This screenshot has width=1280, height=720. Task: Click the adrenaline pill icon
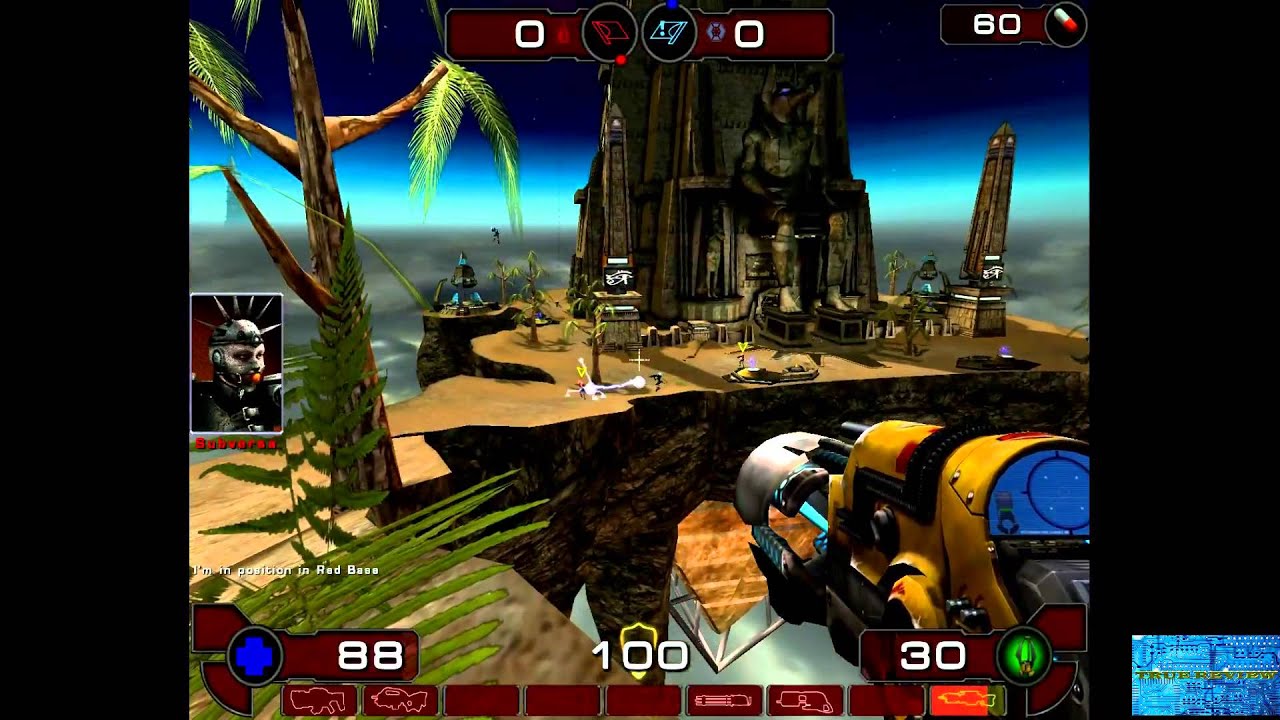pyautogui.click(x=1066, y=24)
